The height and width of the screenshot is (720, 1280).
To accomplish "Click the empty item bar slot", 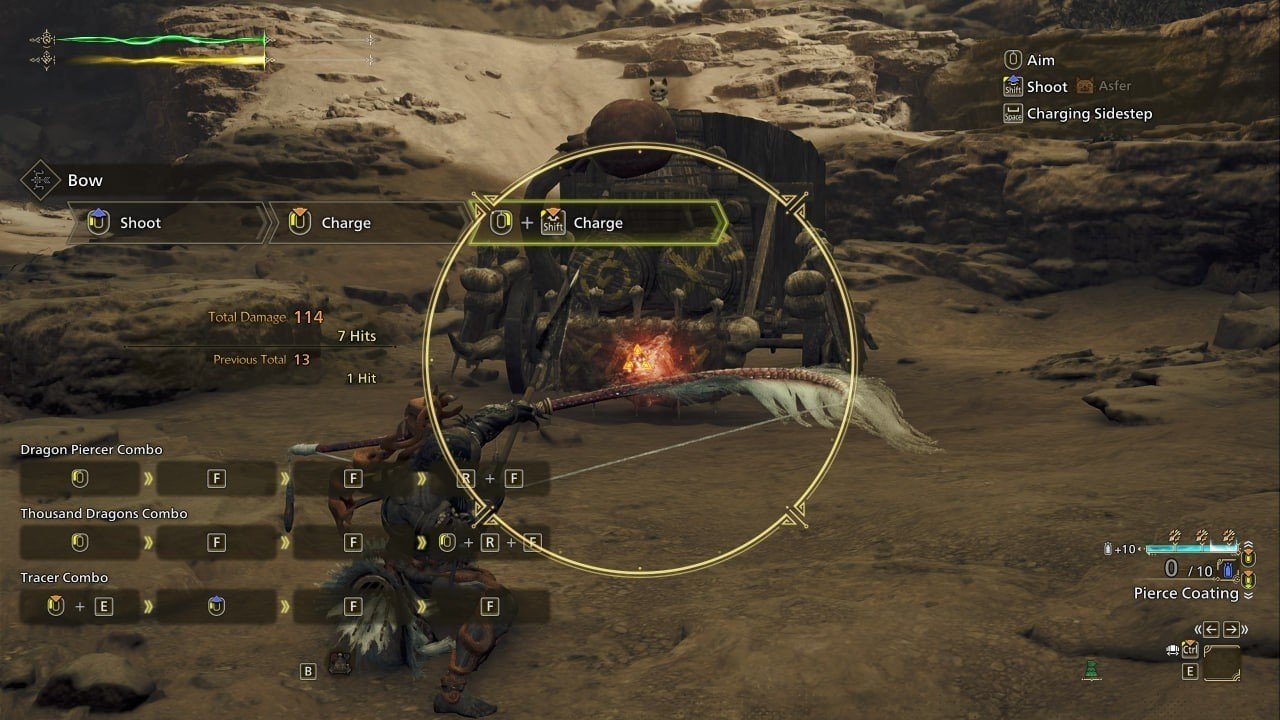I will [1222, 663].
